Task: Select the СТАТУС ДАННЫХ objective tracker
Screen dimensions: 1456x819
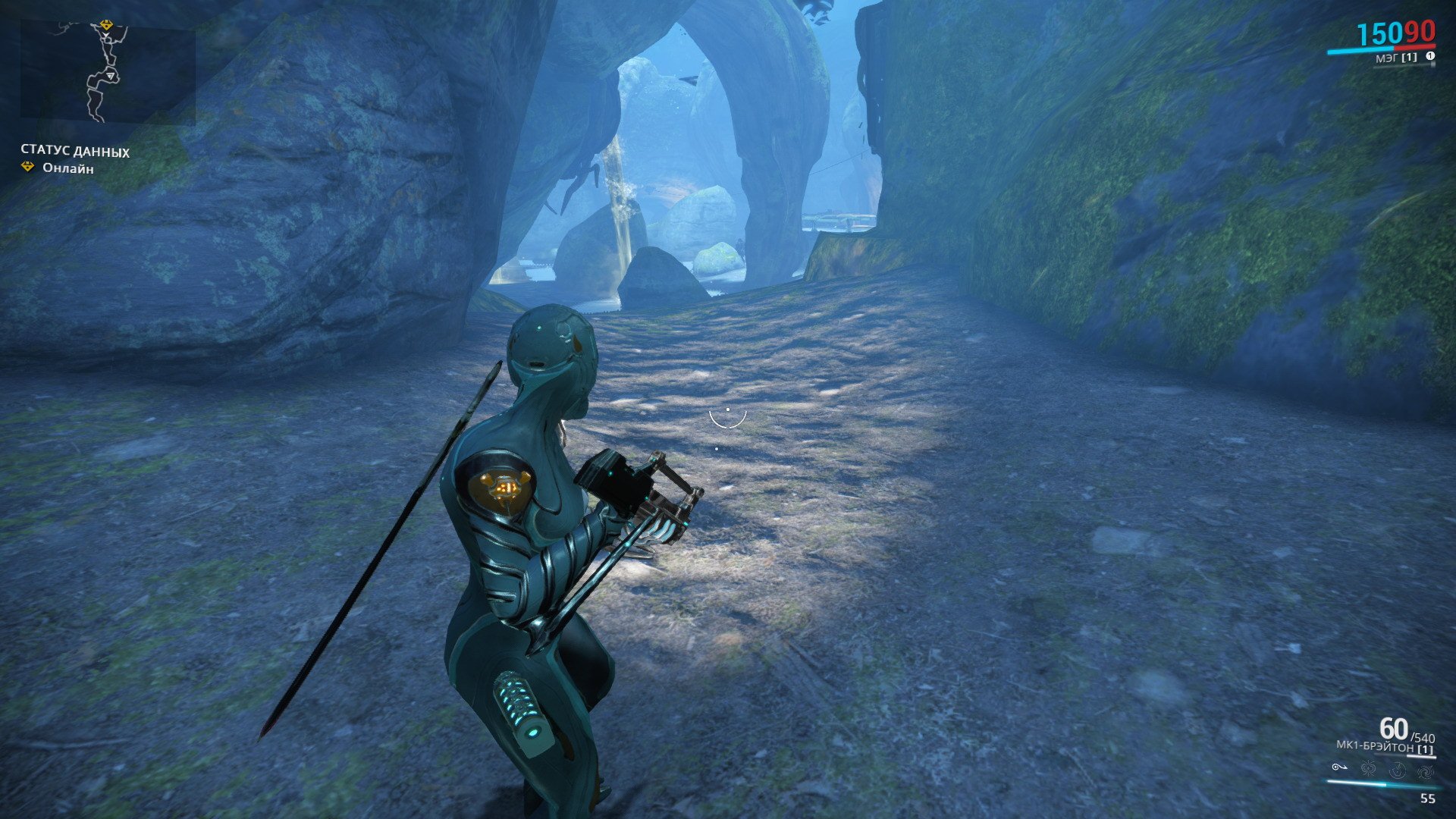Action: [x=74, y=152]
